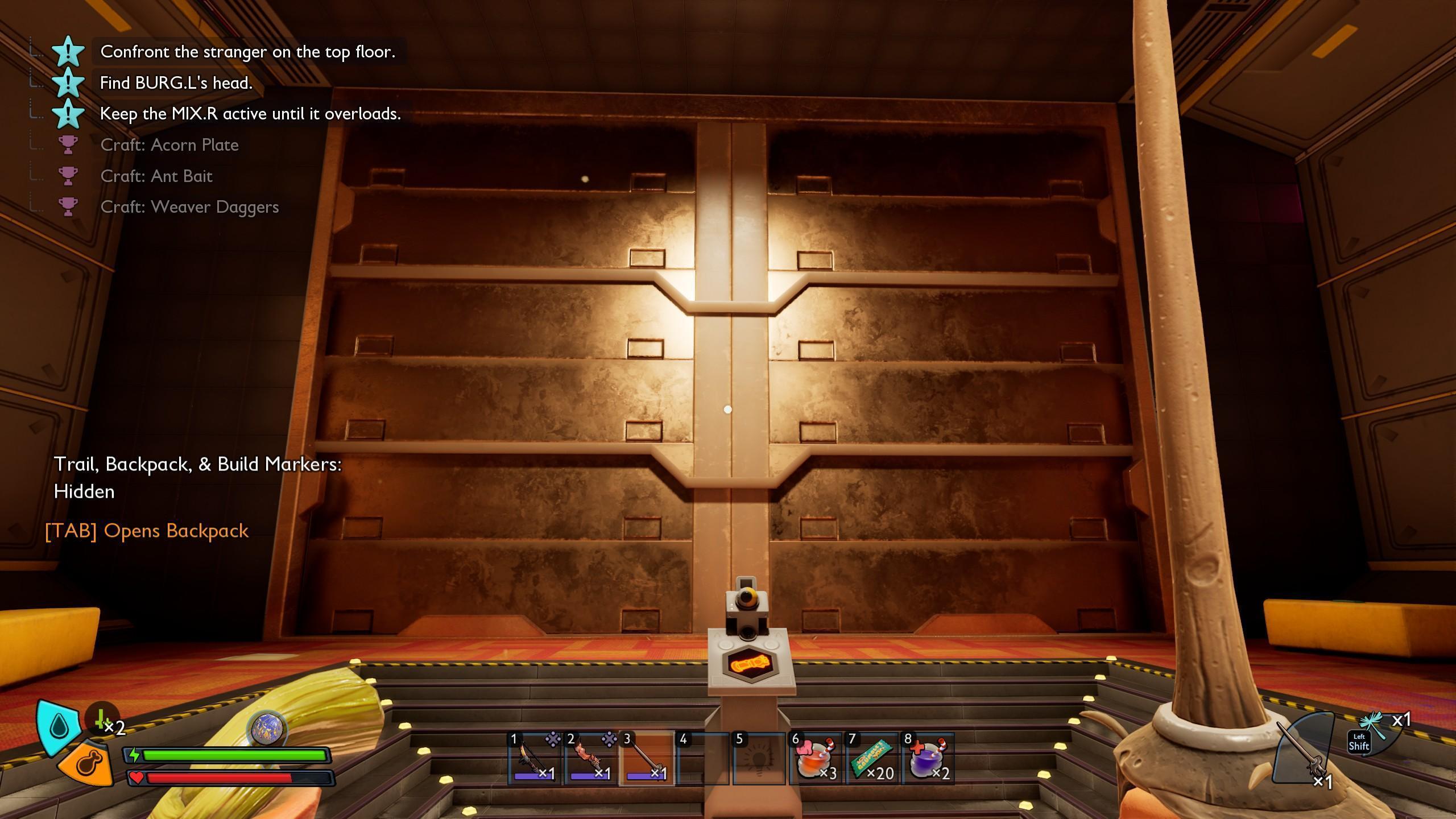Select the rapier in hotbar slot 3

click(646, 758)
